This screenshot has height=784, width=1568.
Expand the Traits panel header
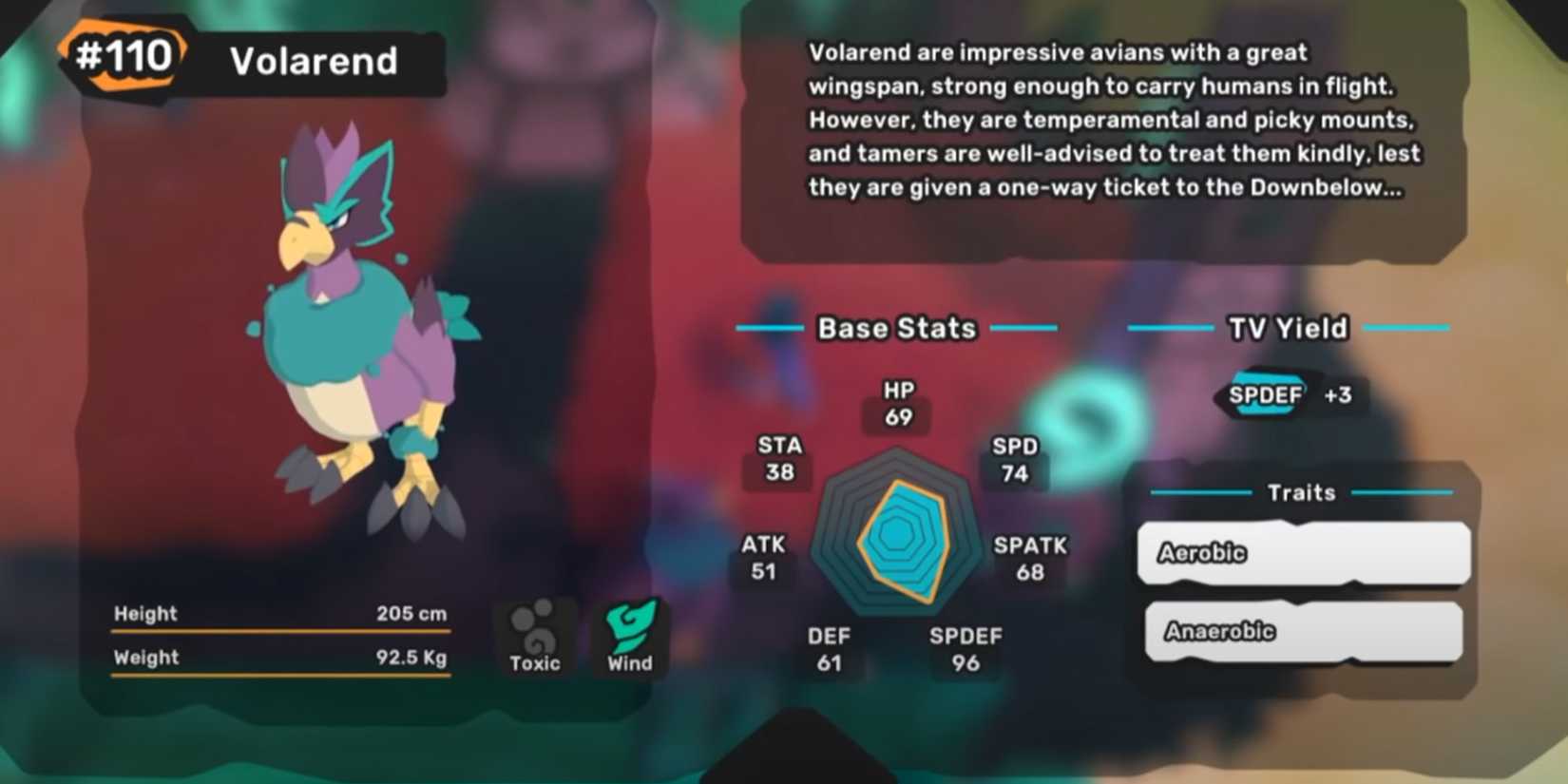coord(1301,492)
